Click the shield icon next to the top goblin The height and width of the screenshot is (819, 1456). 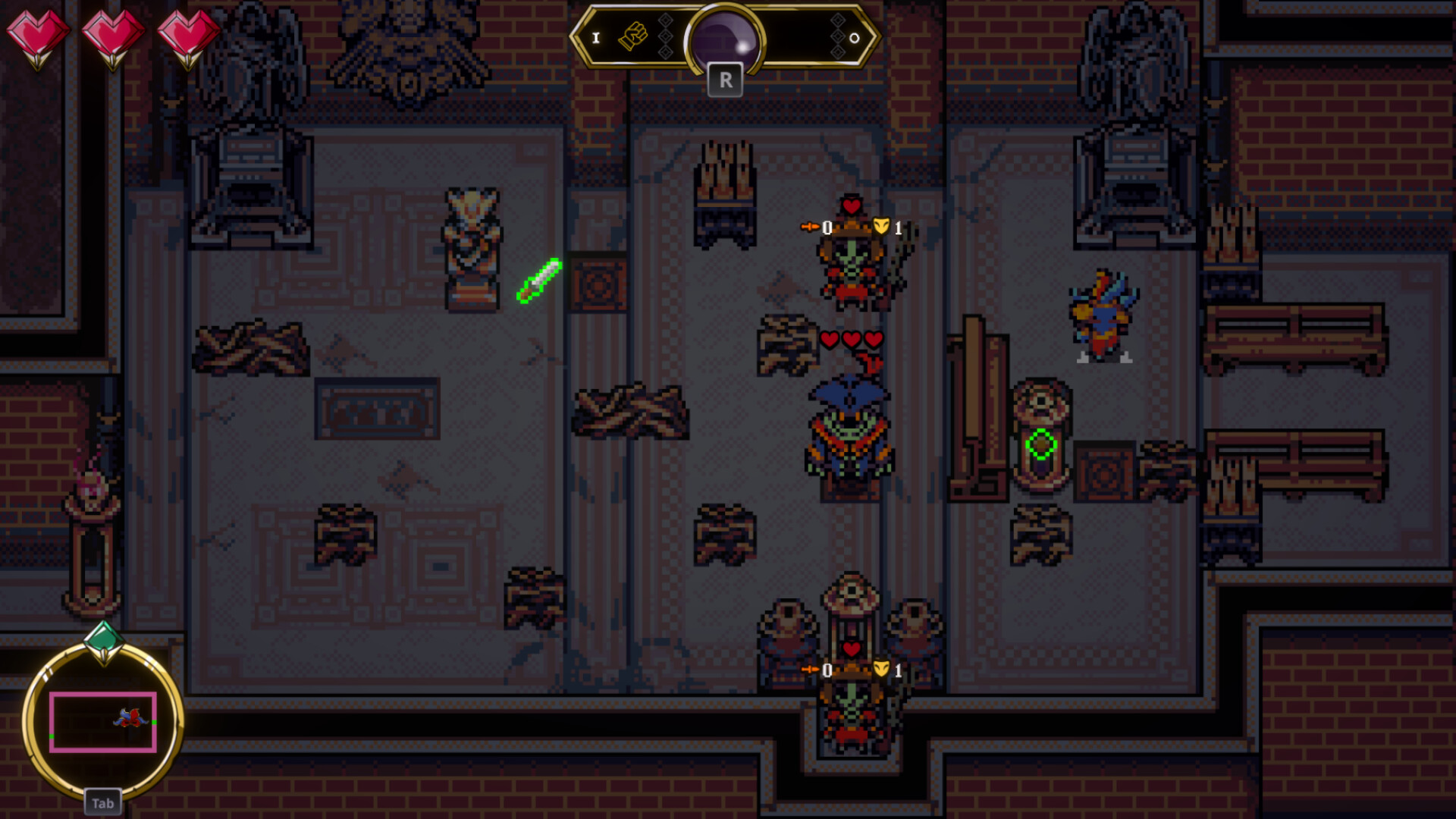point(881,225)
